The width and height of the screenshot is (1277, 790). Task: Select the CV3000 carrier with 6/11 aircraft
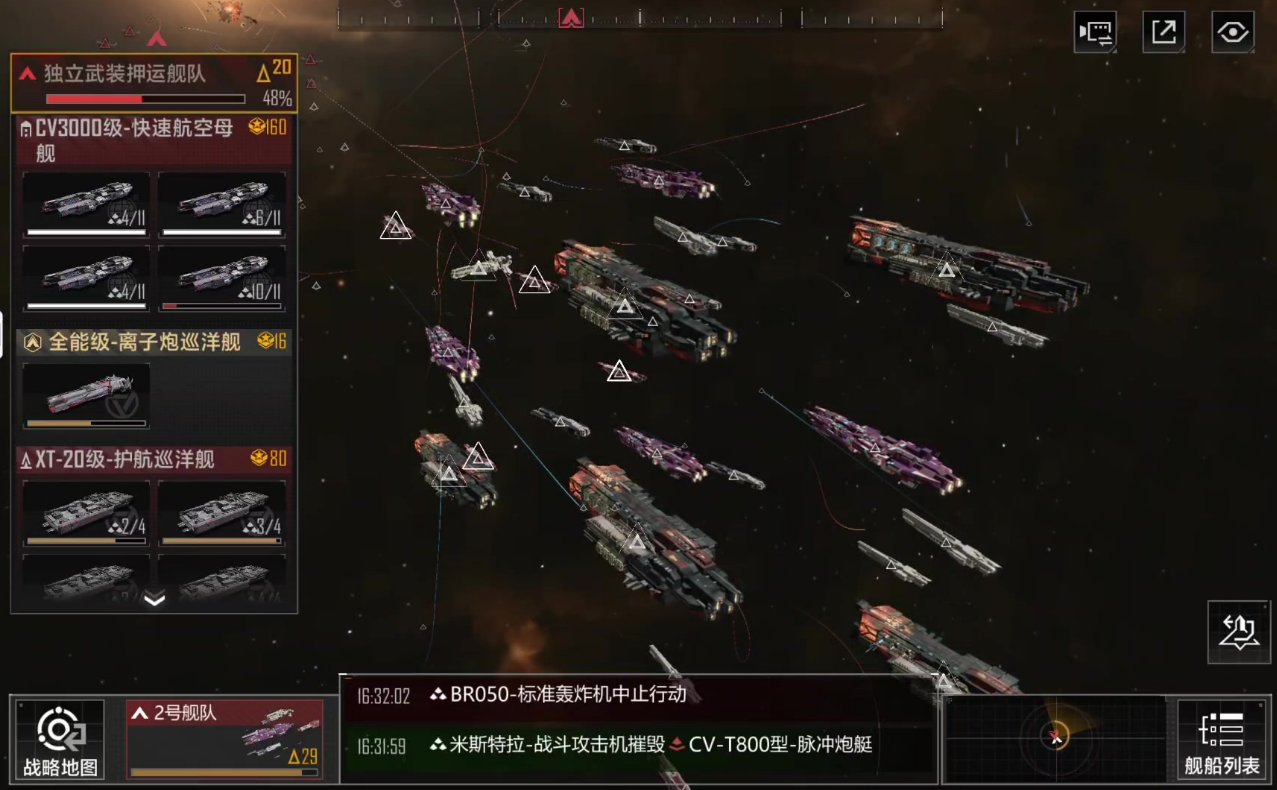[222, 204]
